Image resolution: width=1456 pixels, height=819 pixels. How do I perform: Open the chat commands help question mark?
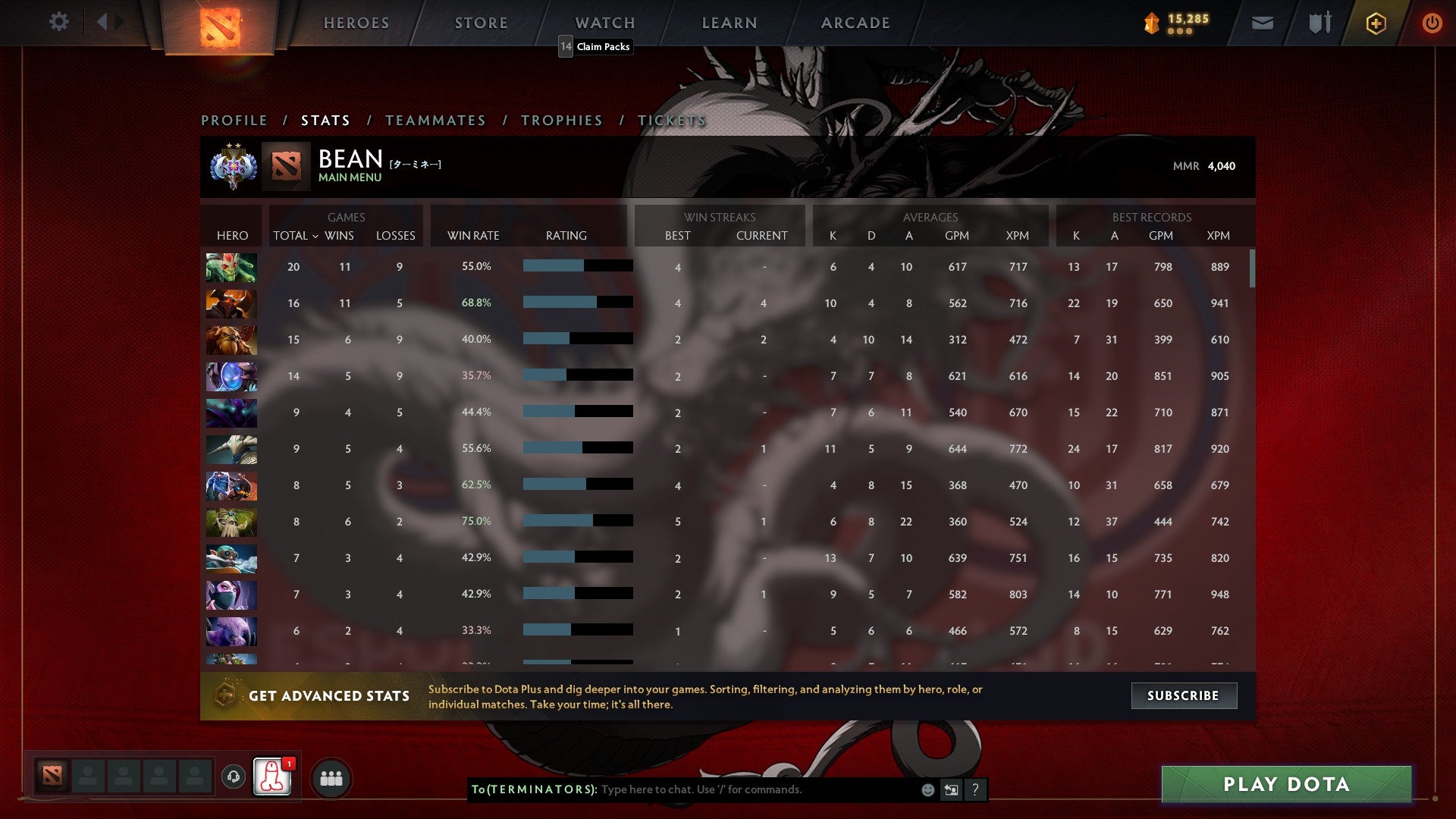[976, 789]
